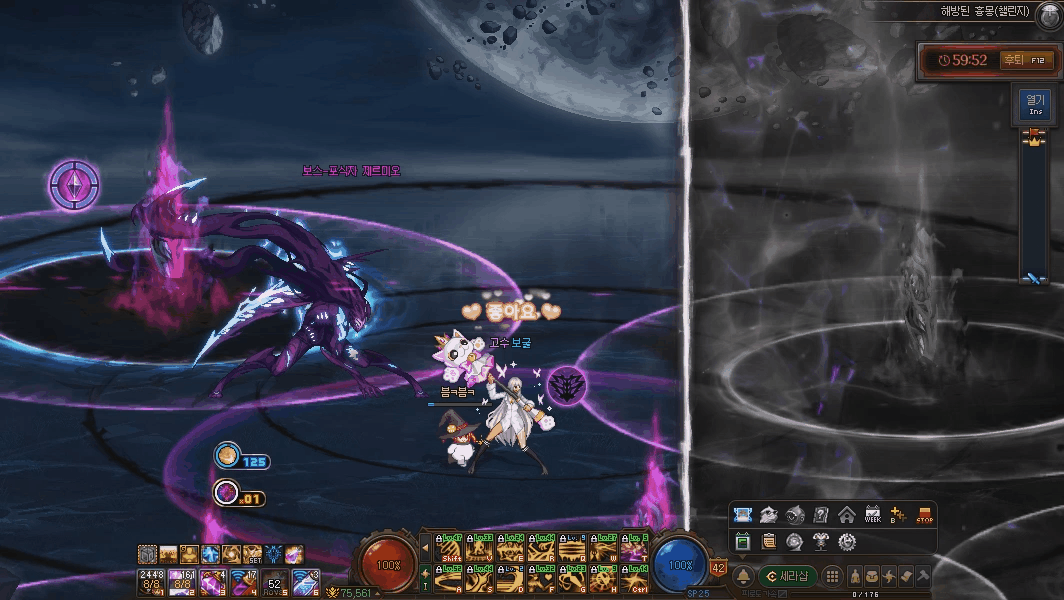Click the left arrow beside the skill bar
Screen dimensions: 1064x600
427,547
